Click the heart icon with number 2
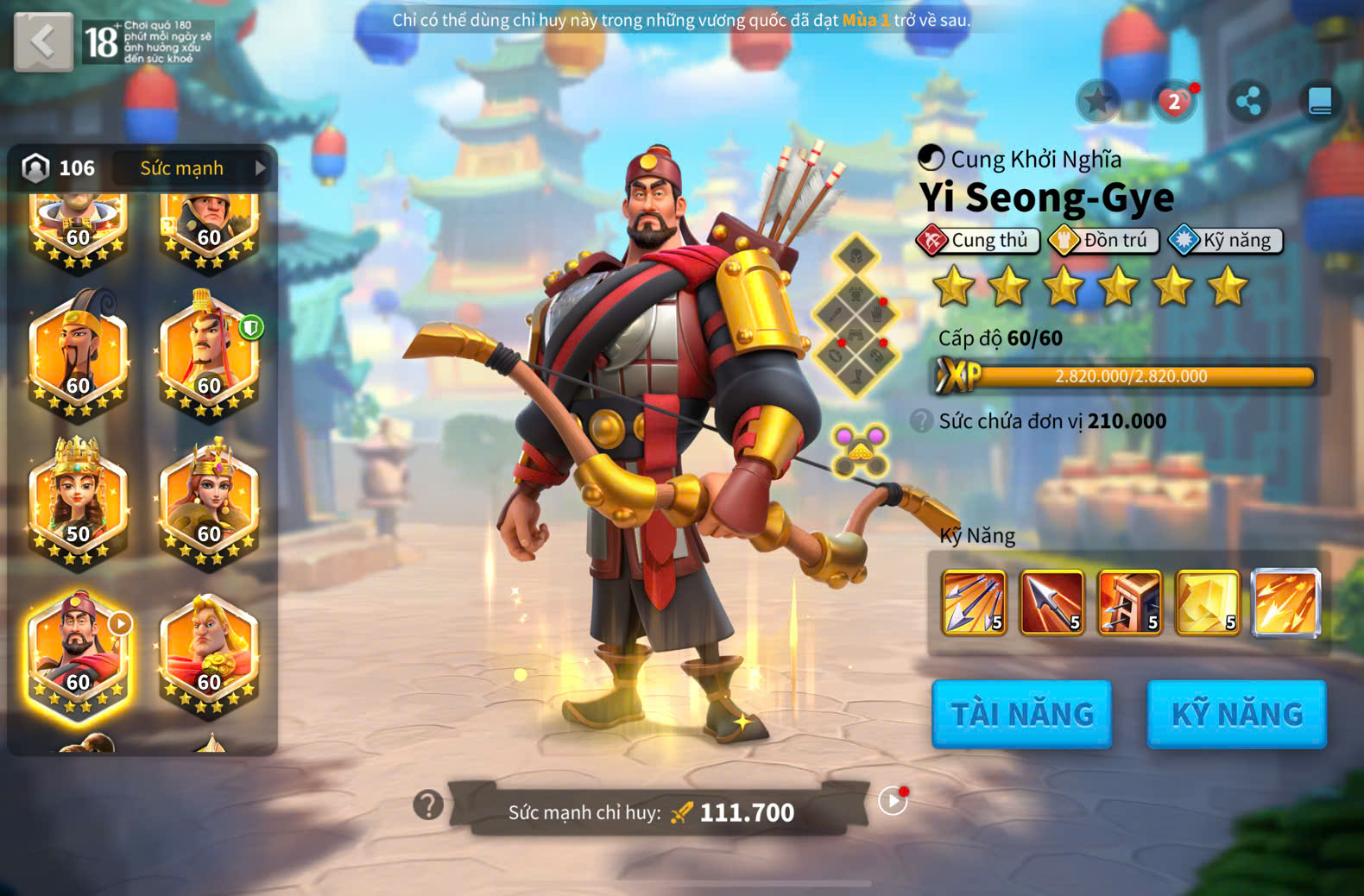1364x896 pixels. [1174, 102]
